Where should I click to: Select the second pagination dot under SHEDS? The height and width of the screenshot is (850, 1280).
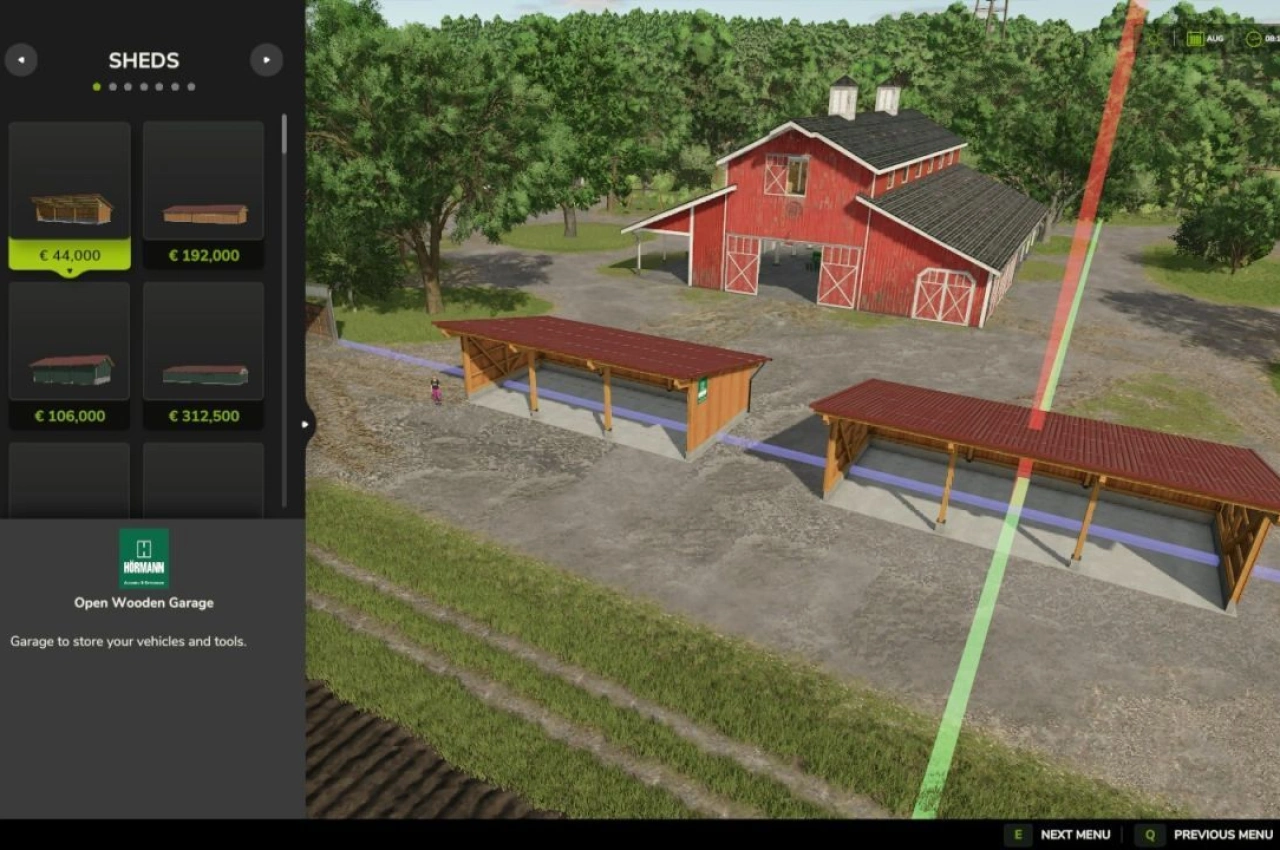[x=112, y=87]
